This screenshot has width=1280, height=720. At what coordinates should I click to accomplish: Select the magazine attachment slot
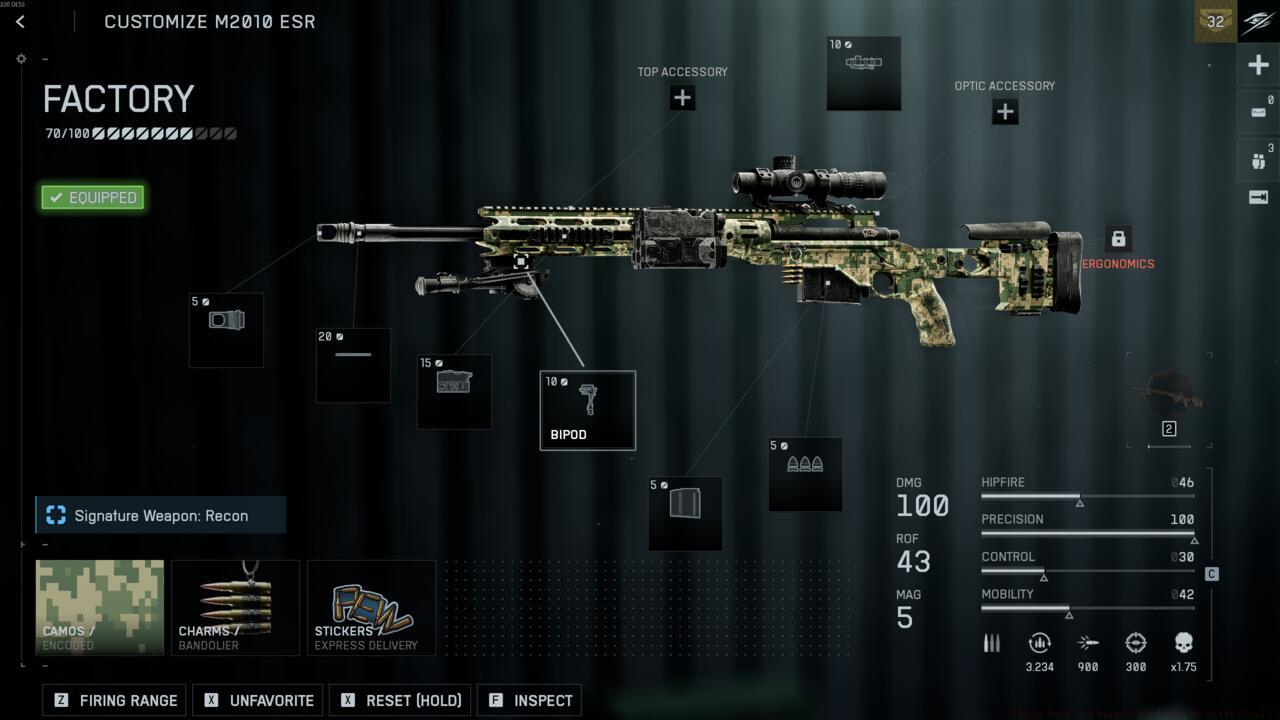685,513
